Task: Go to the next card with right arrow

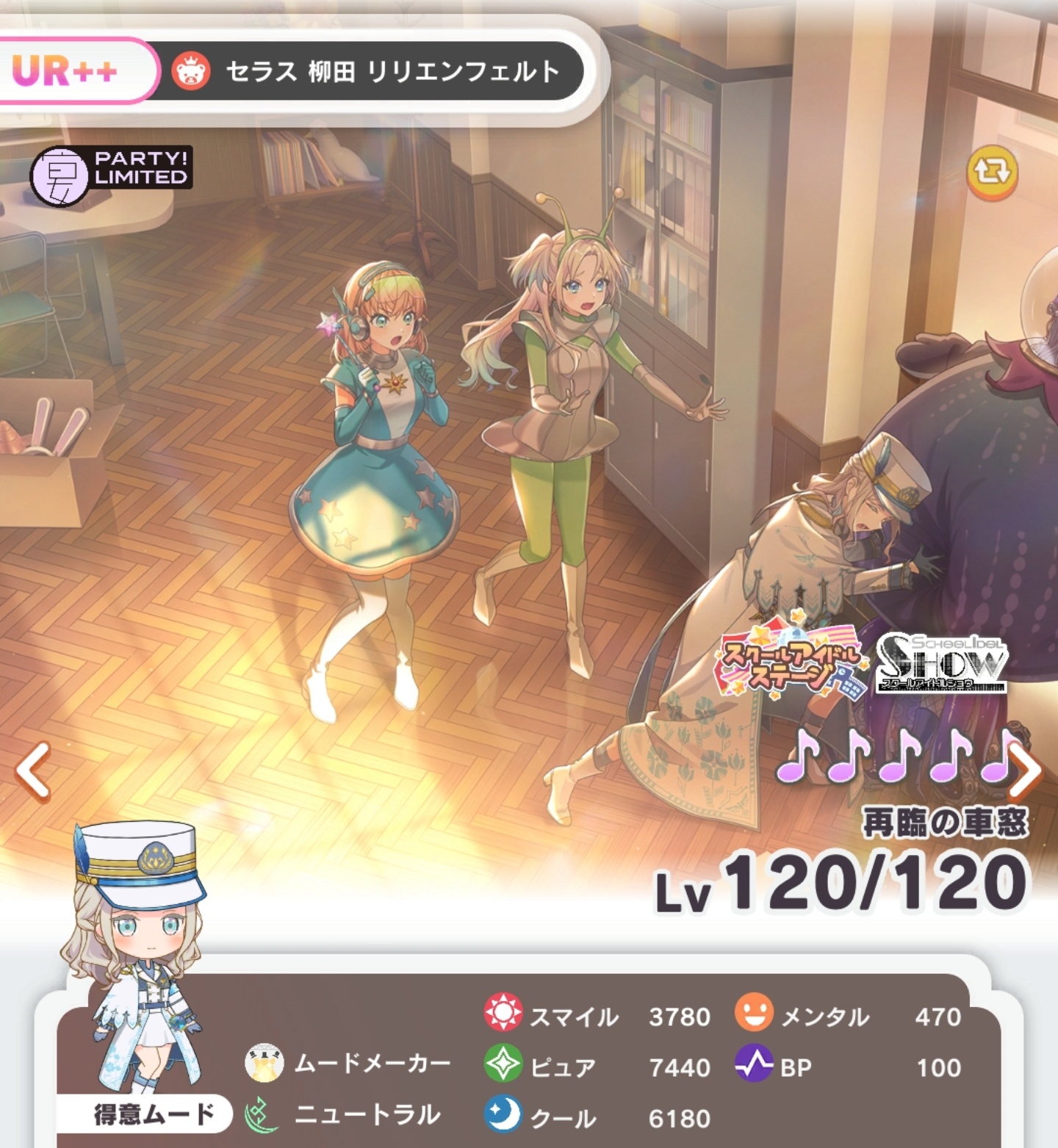Action: (1026, 770)
